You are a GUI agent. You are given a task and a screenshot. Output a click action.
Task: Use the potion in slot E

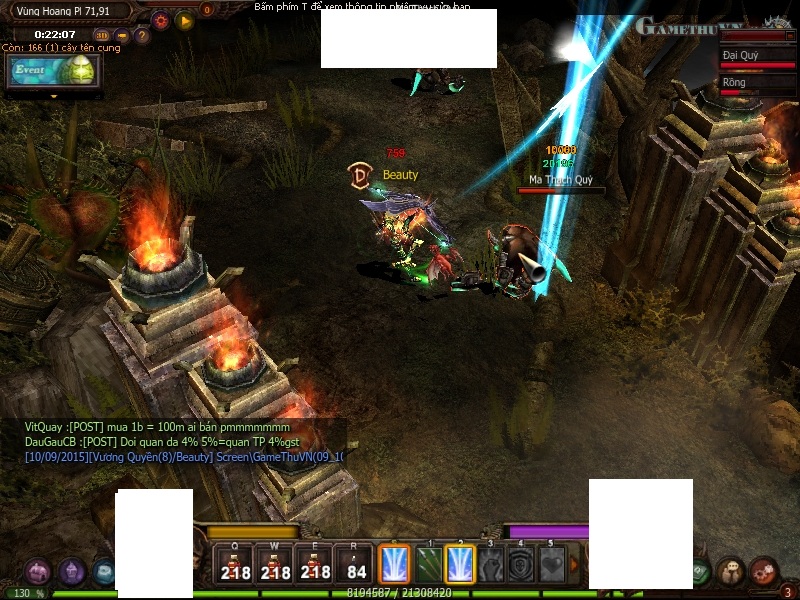(x=315, y=565)
